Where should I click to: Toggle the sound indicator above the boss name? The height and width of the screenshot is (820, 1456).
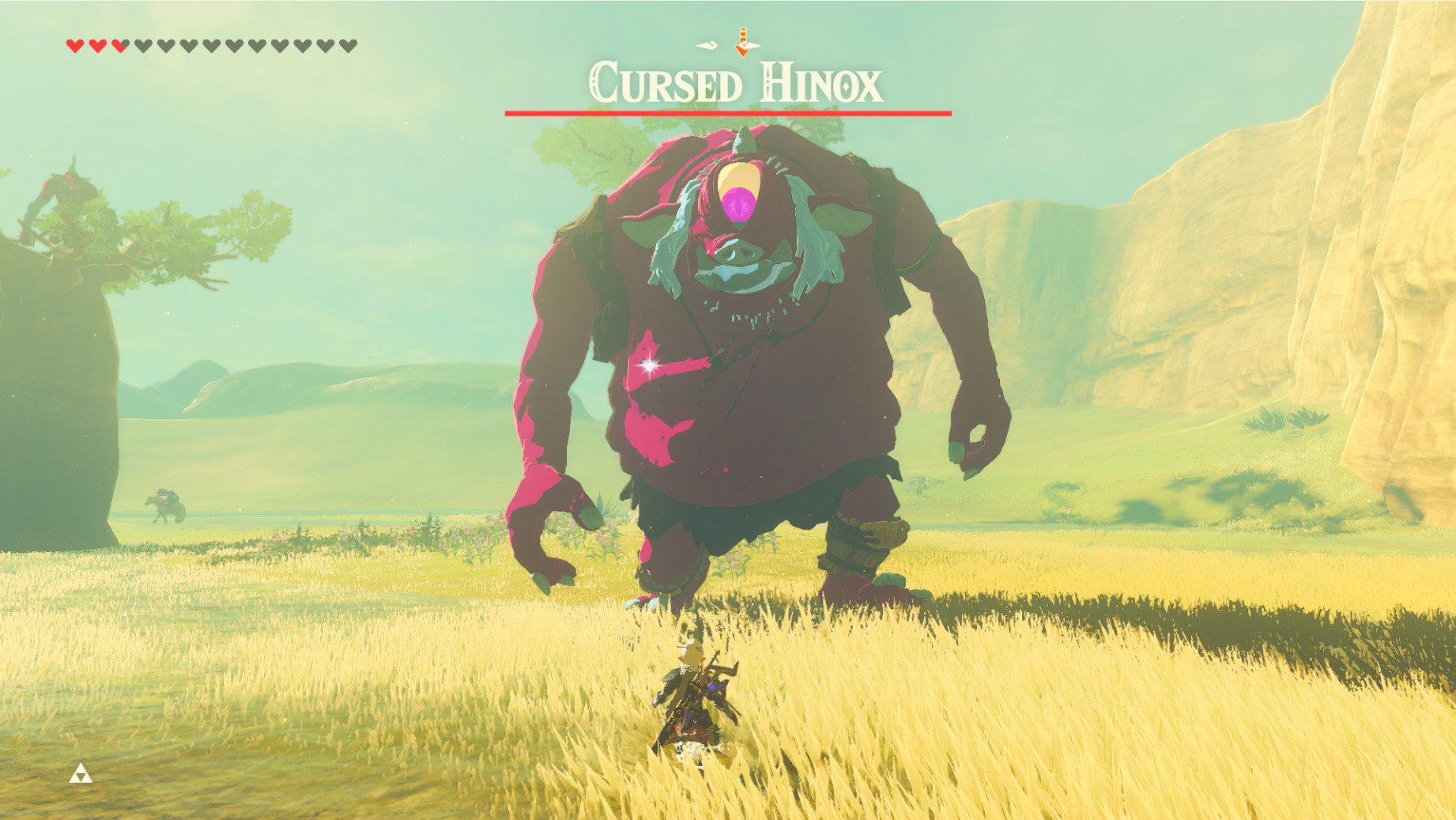(707, 46)
